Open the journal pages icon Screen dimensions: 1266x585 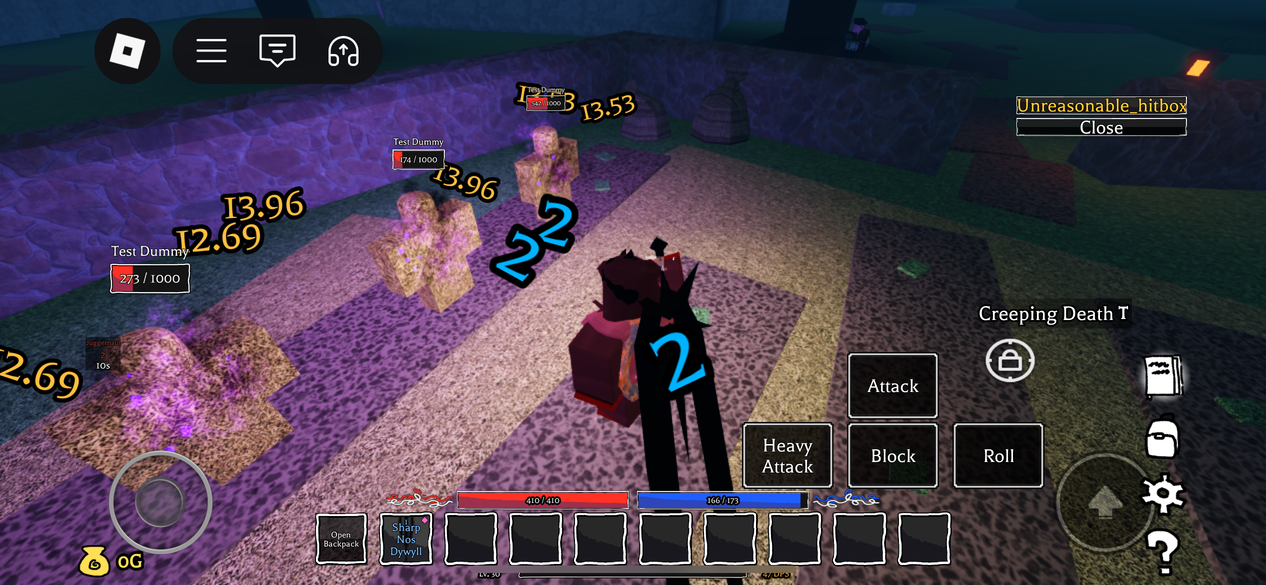tap(1163, 377)
